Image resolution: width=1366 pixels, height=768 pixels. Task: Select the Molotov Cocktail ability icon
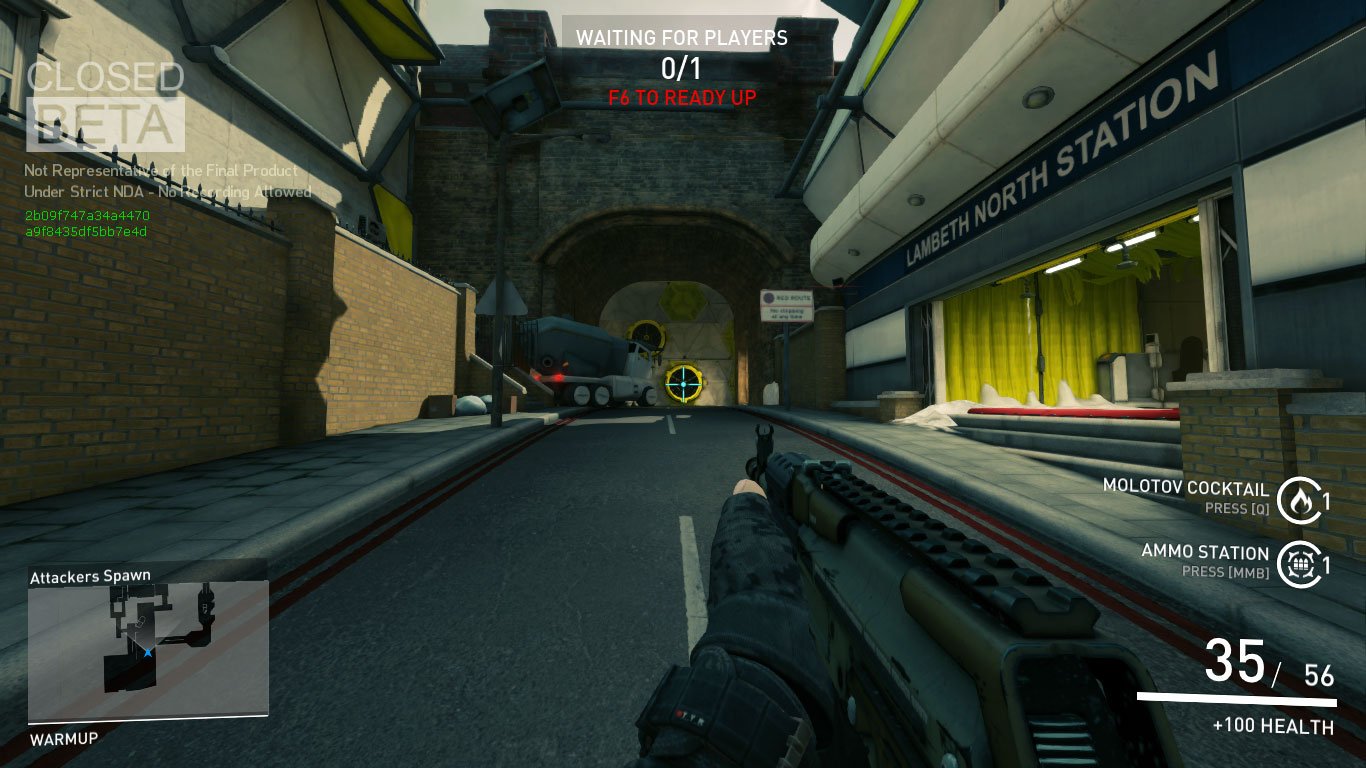[1298, 500]
